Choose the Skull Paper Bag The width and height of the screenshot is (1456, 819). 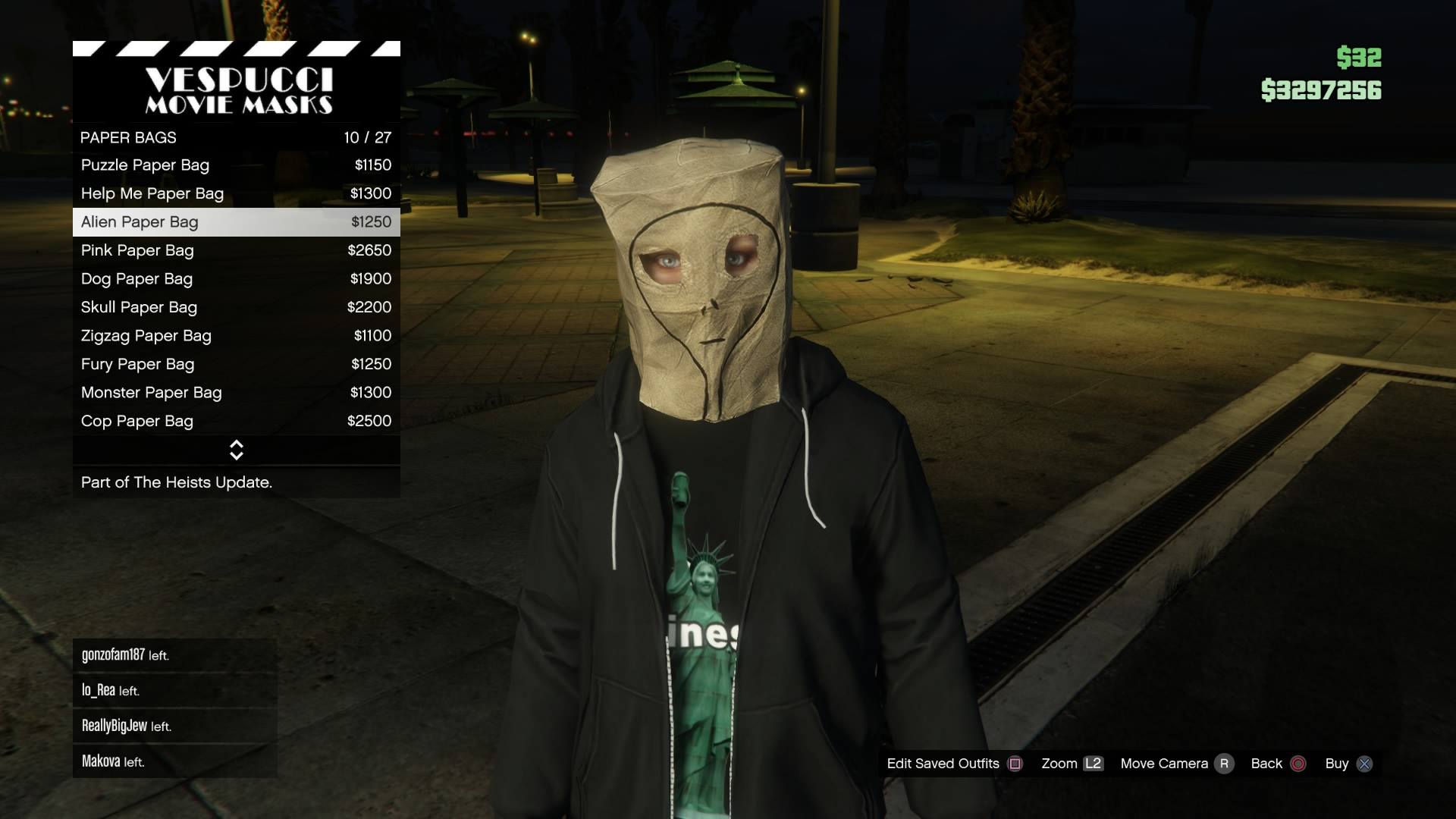click(x=236, y=307)
